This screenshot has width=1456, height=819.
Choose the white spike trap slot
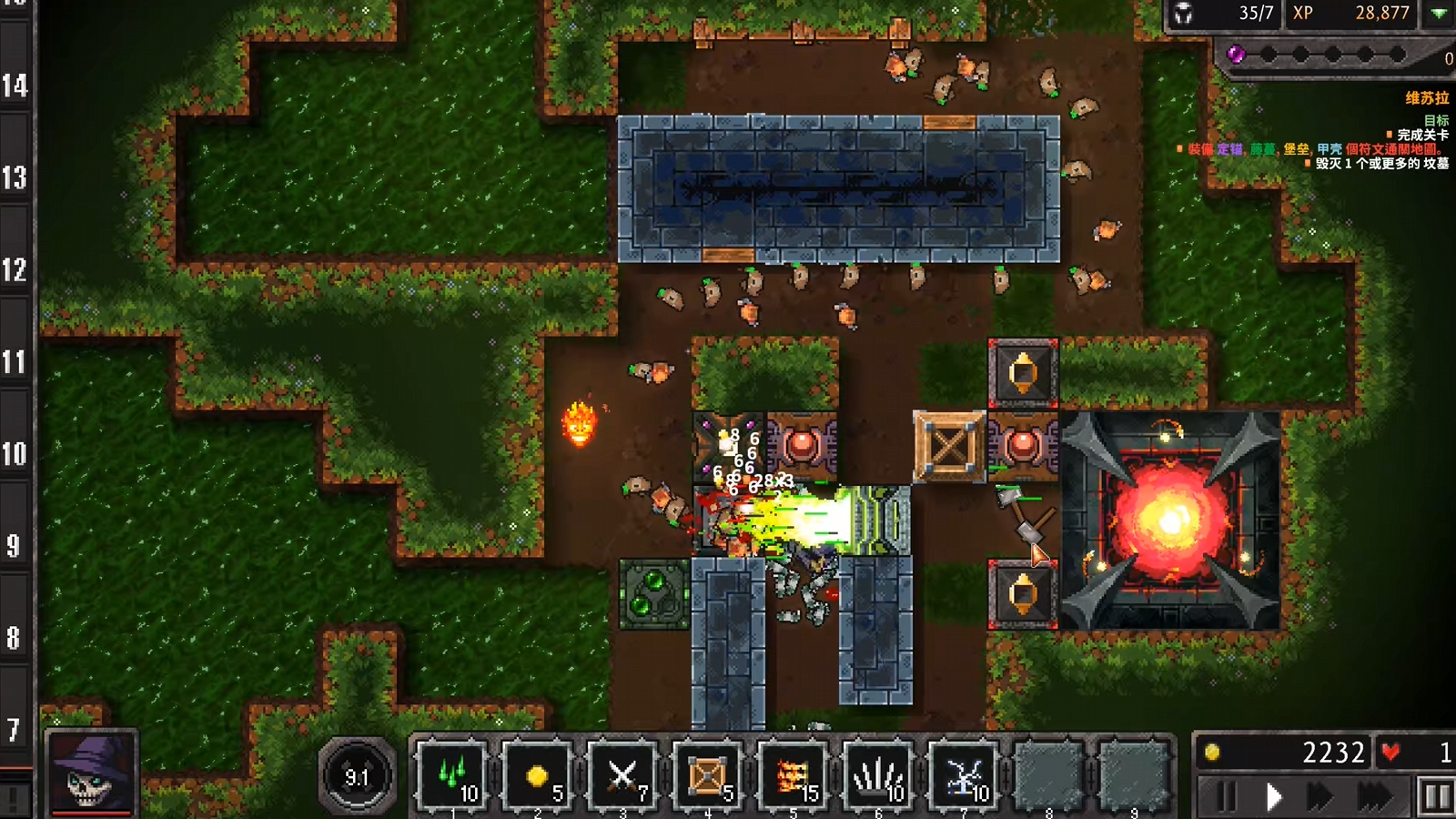(878, 776)
